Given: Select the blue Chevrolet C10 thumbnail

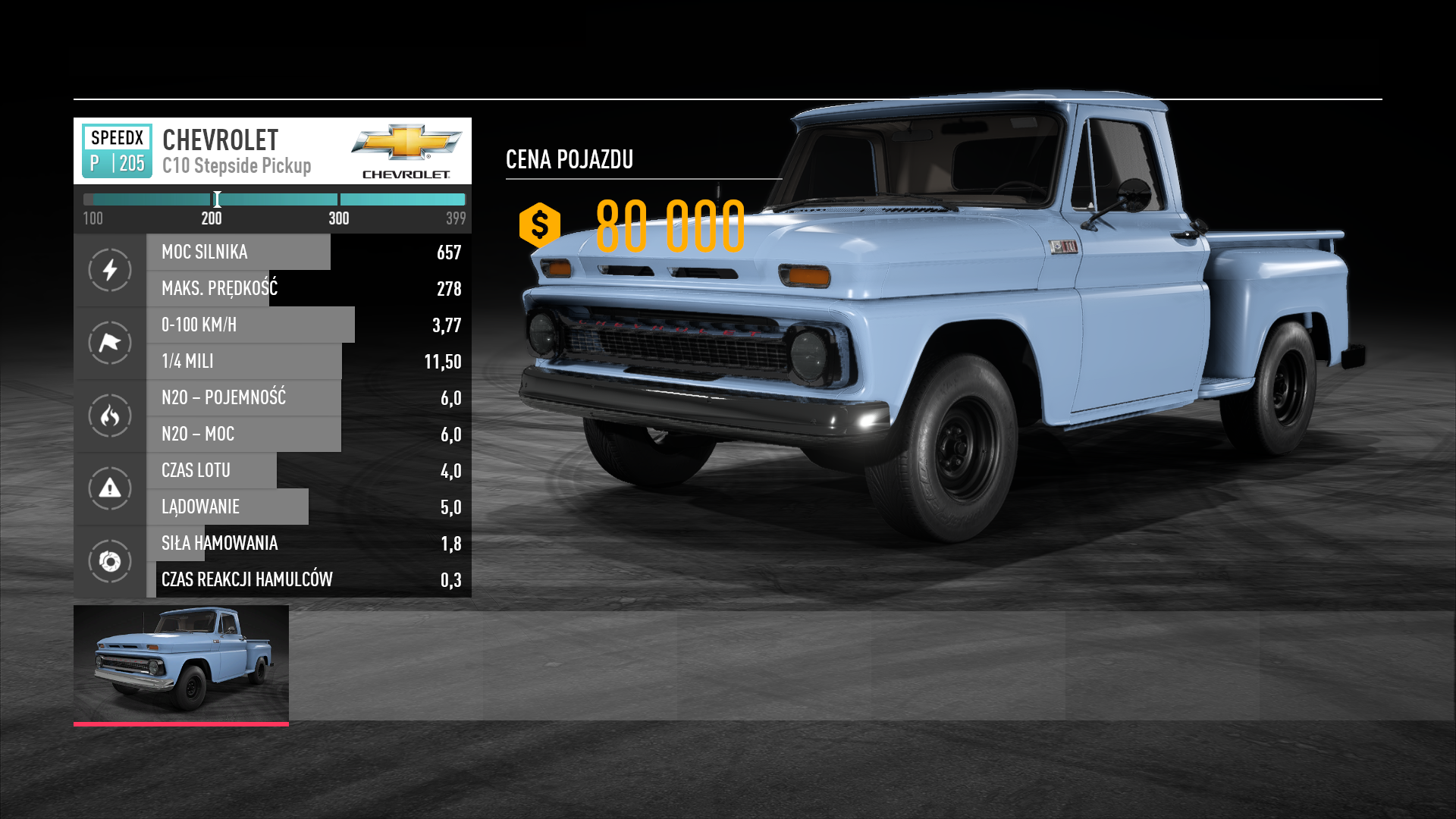Looking at the screenshot, I should tap(181, 663).
